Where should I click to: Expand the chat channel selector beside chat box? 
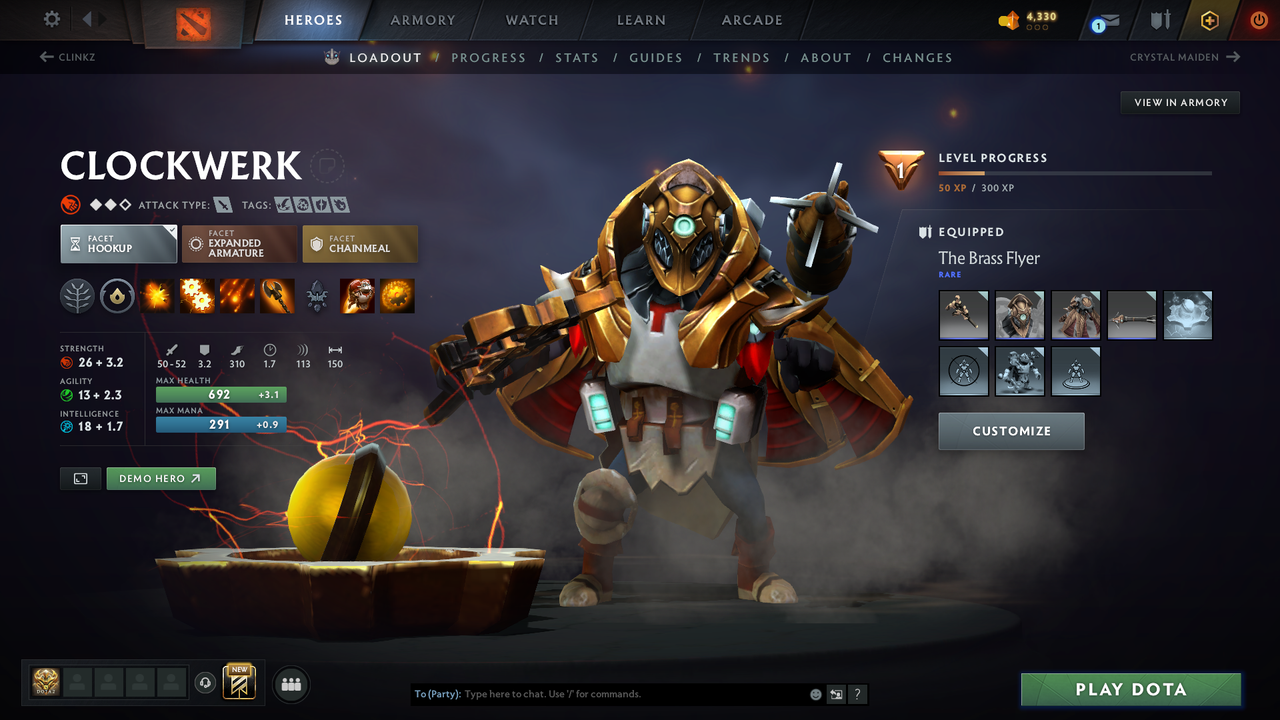[836, 694]
